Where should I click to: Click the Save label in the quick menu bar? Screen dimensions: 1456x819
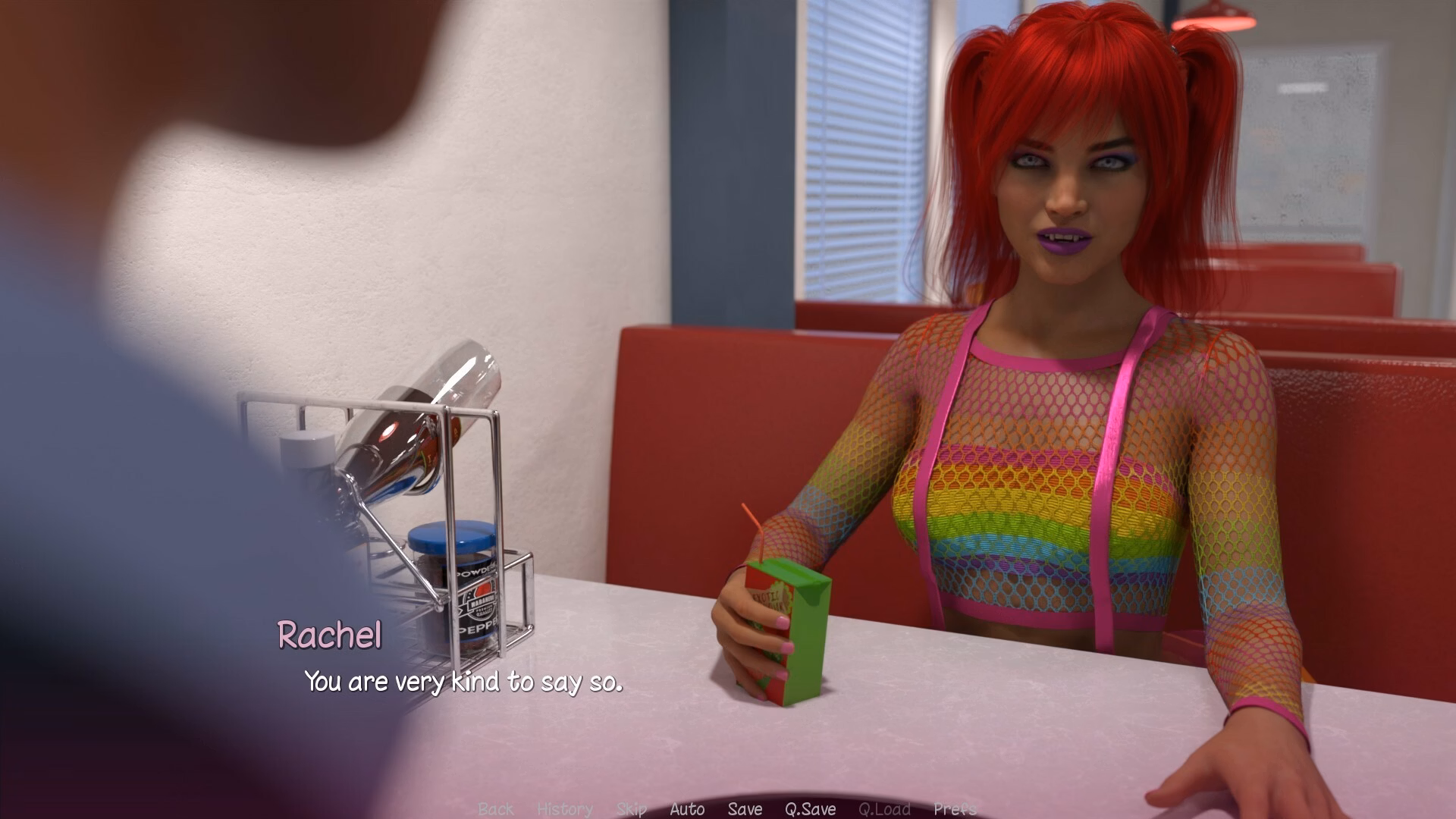tap(745, 809)
